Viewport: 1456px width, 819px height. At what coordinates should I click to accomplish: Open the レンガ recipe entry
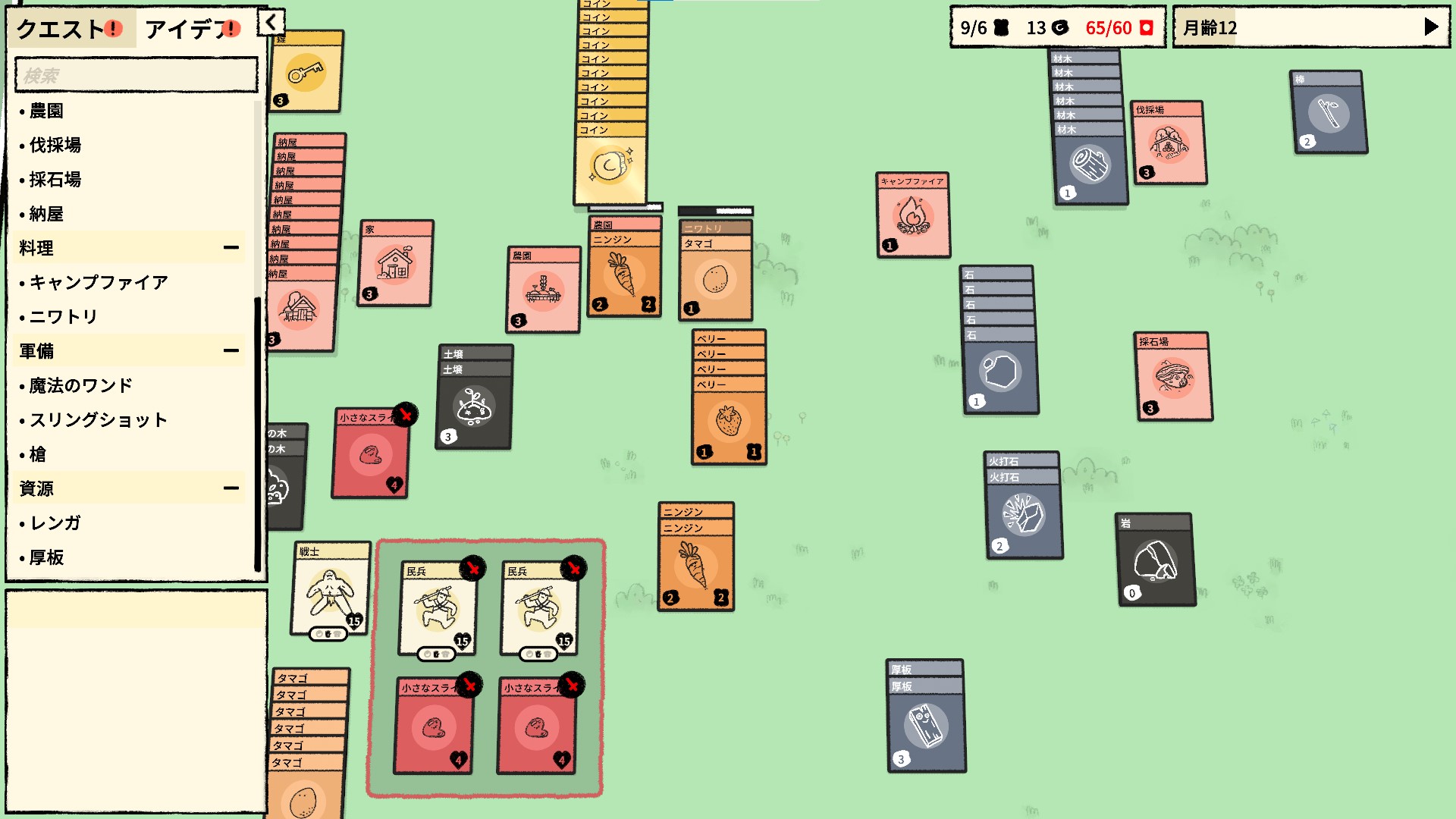click(x=55, y=523)
